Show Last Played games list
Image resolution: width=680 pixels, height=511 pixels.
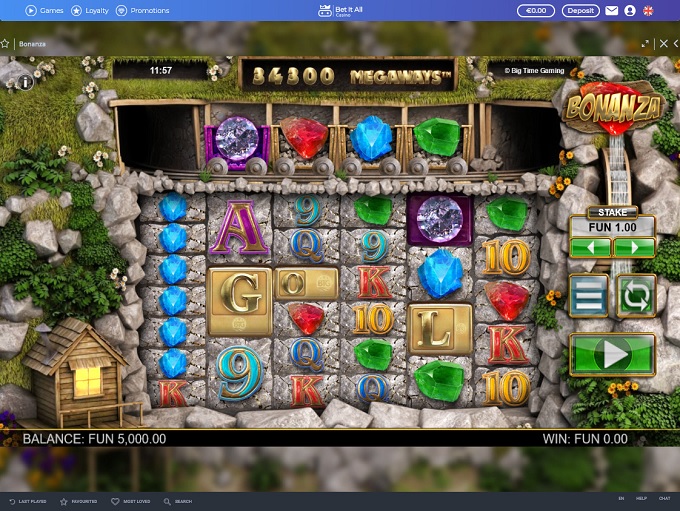27,500
